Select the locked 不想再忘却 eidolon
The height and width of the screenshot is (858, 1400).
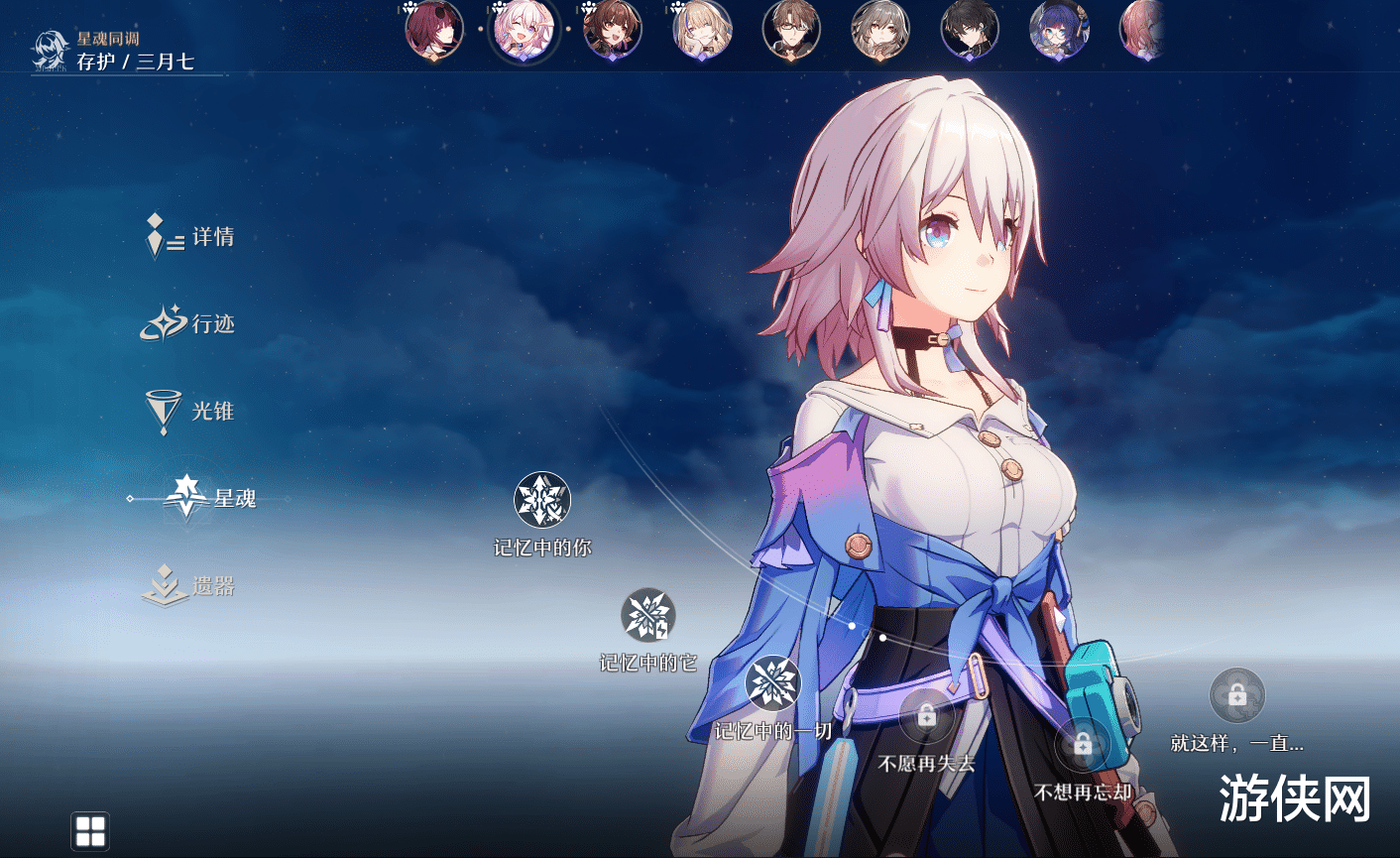[x=1082, y=744]
